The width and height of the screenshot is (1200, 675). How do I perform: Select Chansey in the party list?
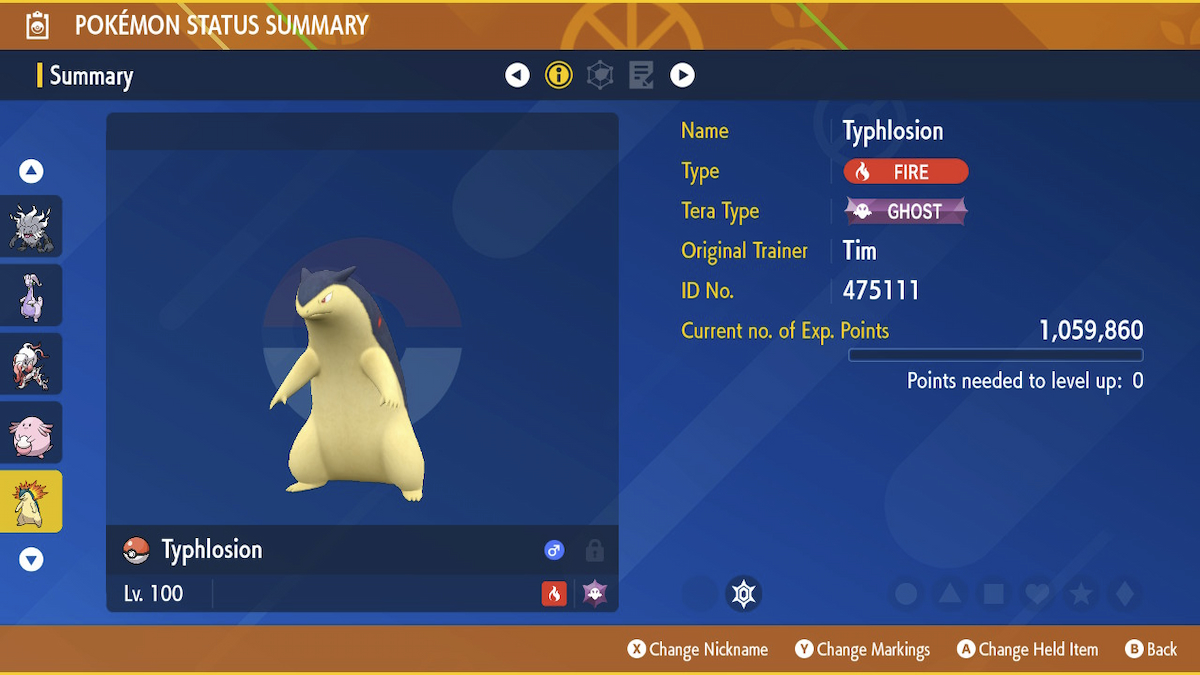click(31, 433)
